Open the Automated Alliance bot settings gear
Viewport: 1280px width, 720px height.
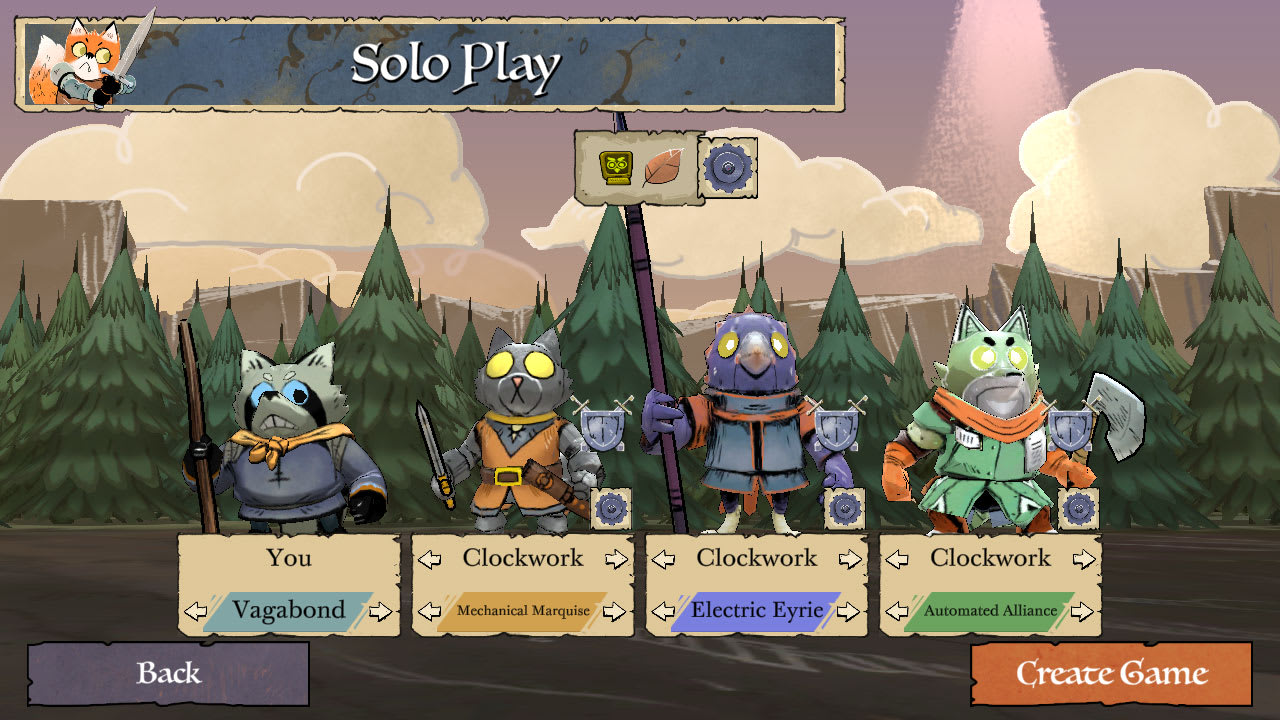click(x=1078, y=510)
